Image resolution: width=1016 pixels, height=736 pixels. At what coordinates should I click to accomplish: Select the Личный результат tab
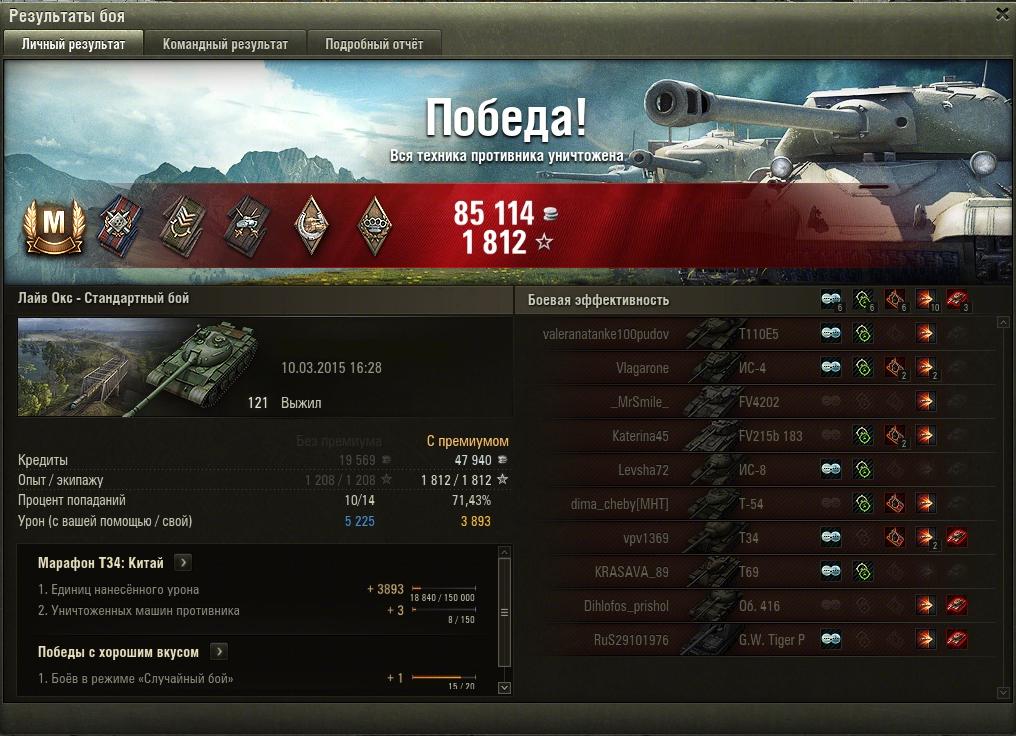74,44
